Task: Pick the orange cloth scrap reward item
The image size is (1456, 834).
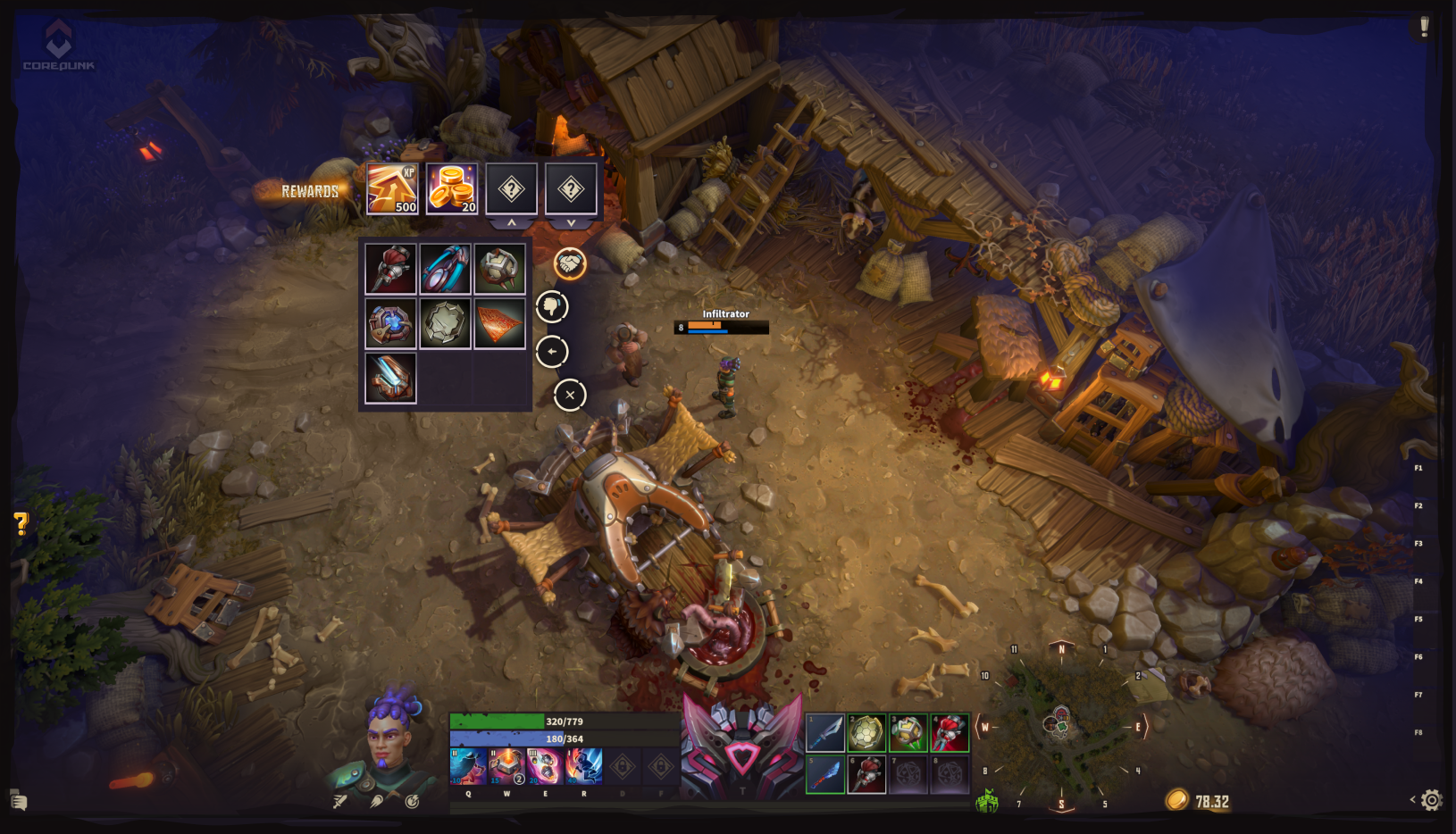Action: (499, 323)
